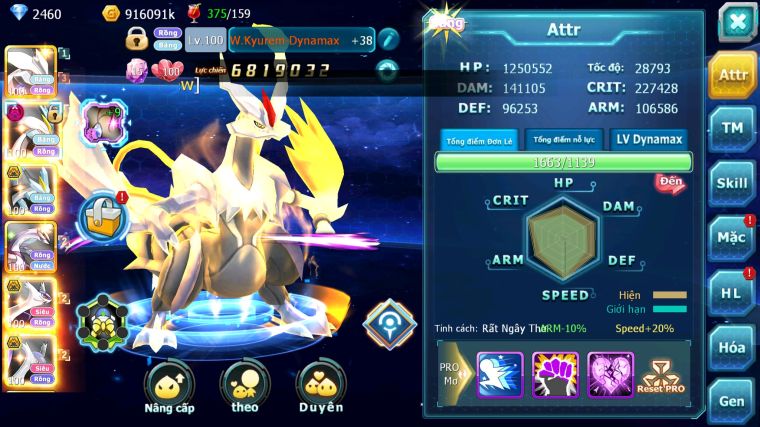Show the Tổng điểm nỗ lực stats

tap(564, 140)
